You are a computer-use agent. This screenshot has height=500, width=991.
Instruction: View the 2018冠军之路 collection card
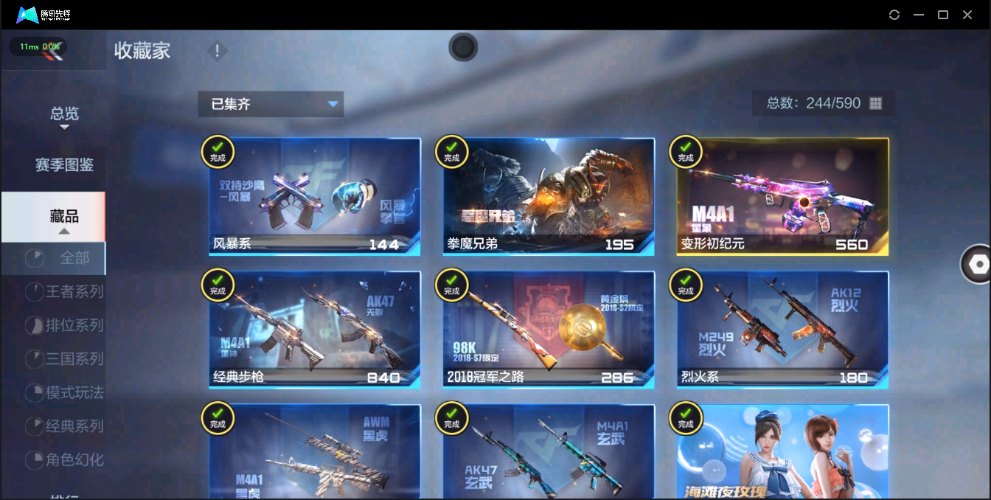click(x=548, y=329)
